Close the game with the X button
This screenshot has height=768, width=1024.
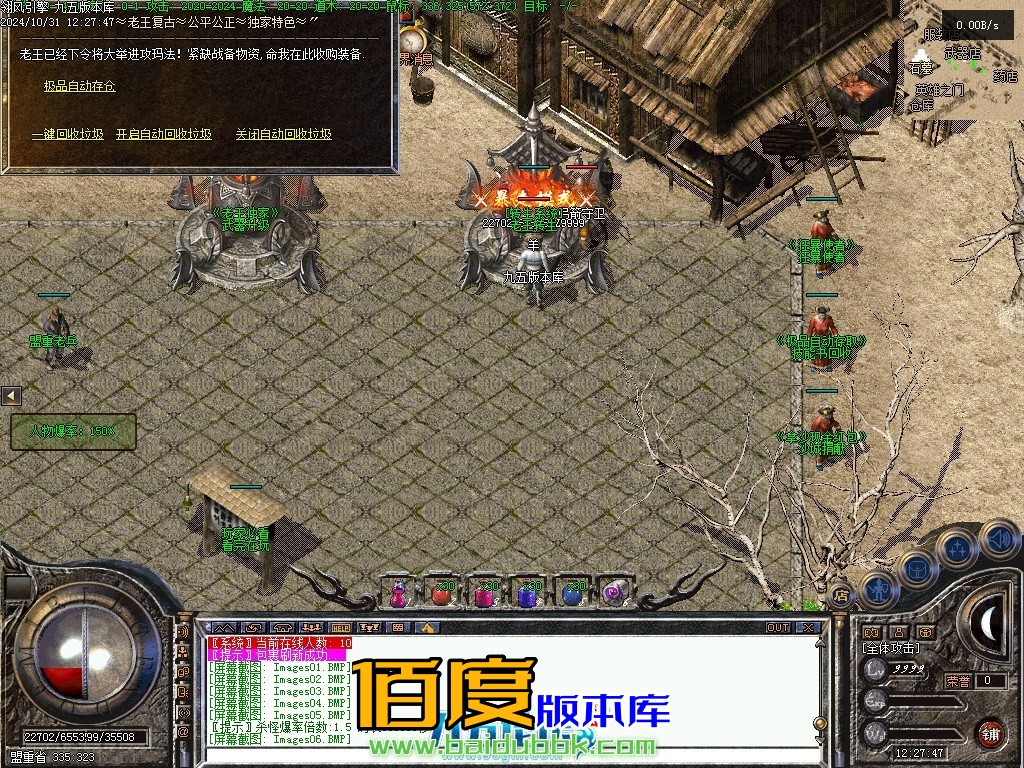(808, 628)
